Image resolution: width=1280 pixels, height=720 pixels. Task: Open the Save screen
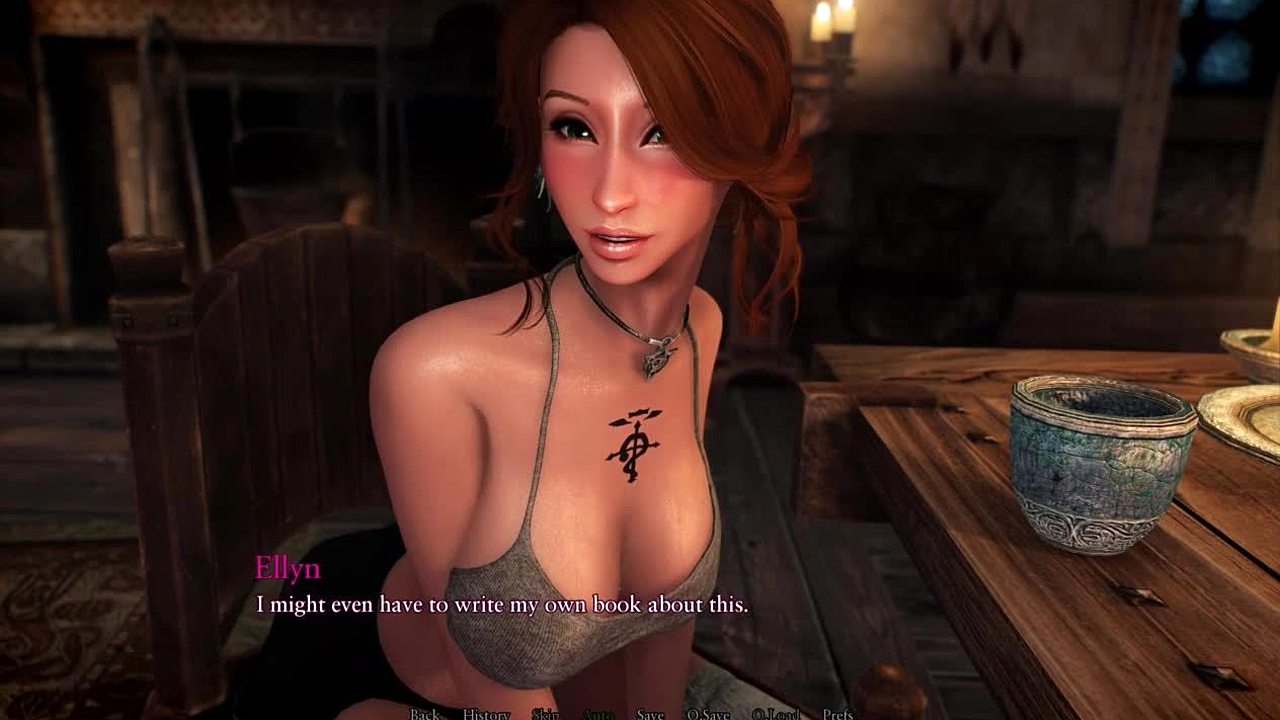(650, 714)
